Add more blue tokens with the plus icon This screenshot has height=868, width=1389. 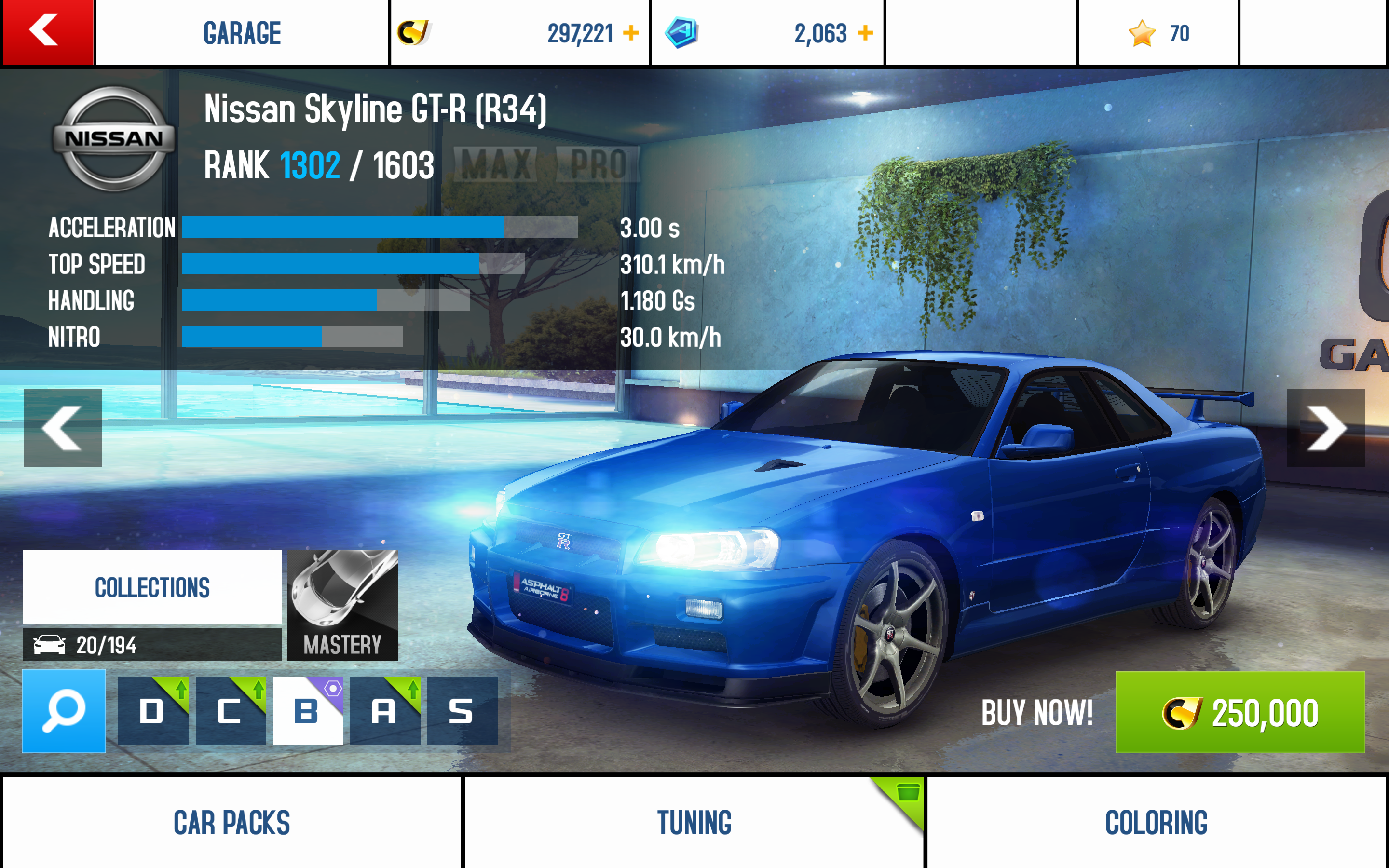pos(865,33)
